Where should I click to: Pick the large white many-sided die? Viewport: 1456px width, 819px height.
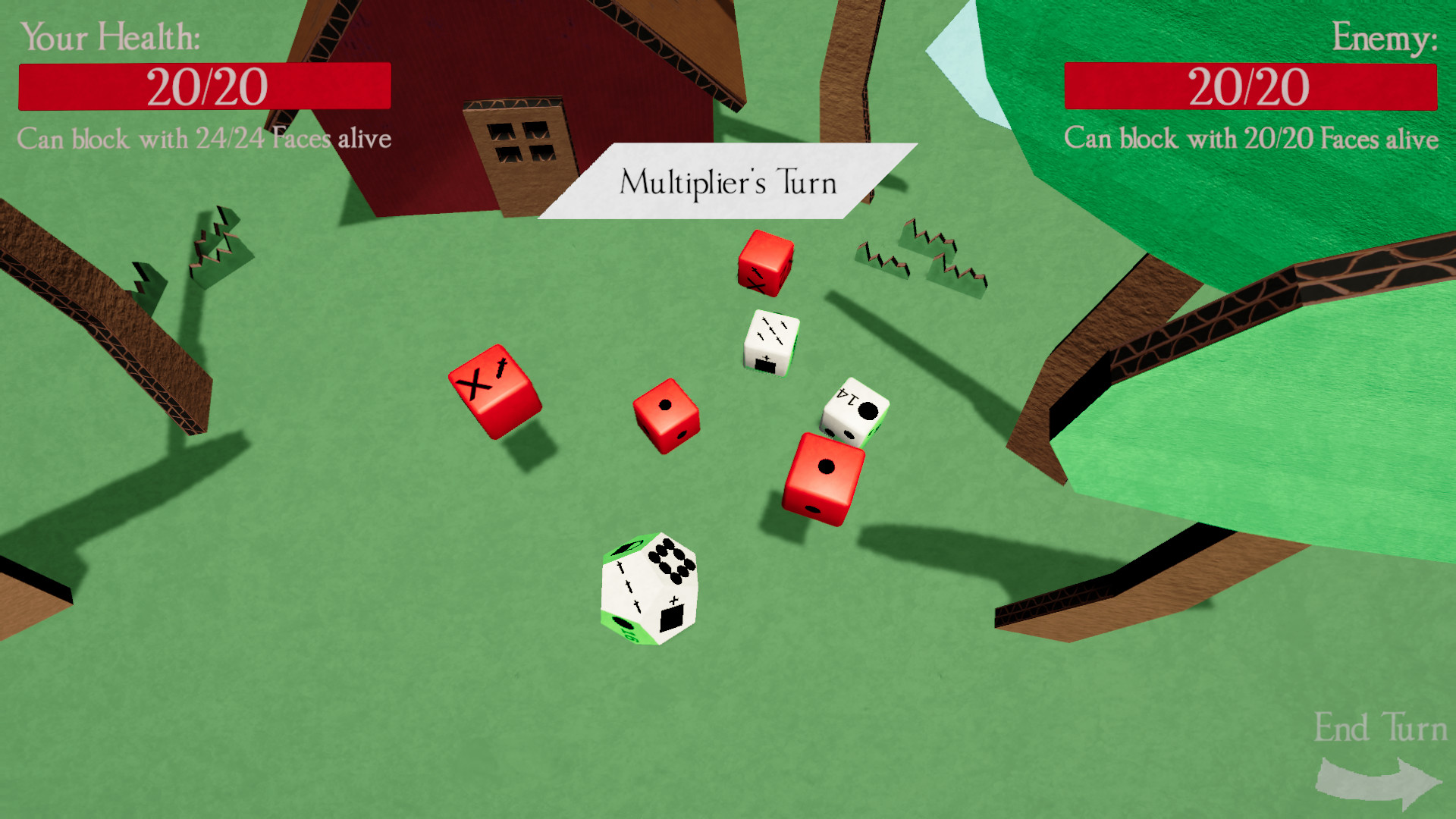click(649, 590)
